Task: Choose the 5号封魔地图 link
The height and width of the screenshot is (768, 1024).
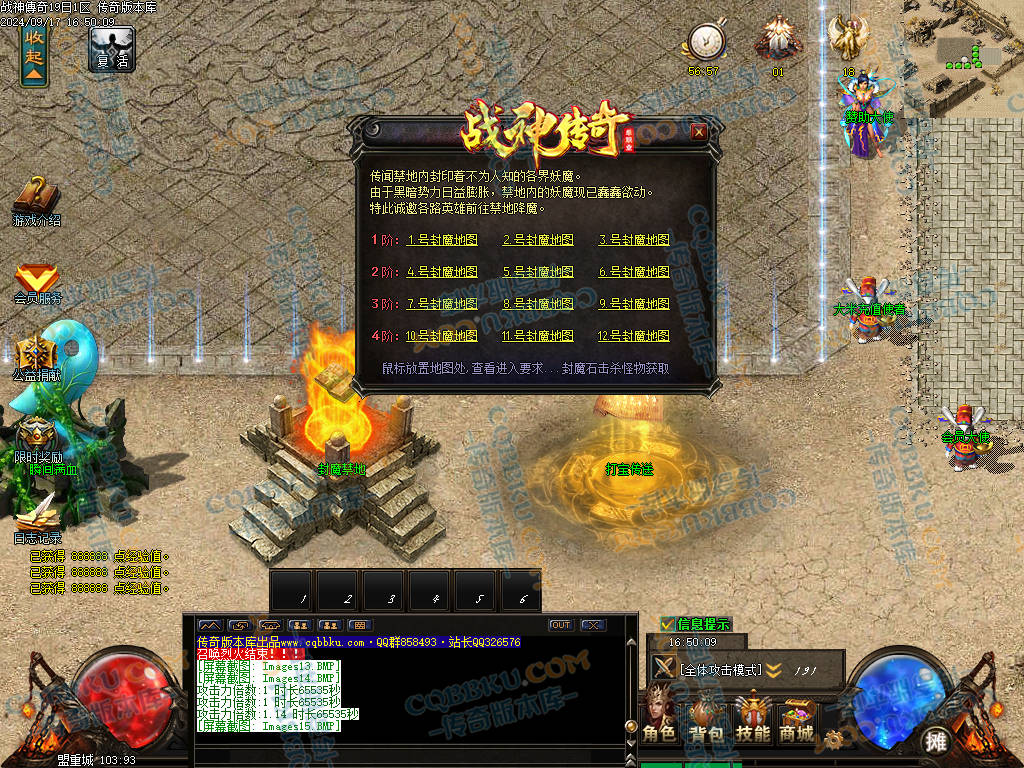Action: [538, 272]
